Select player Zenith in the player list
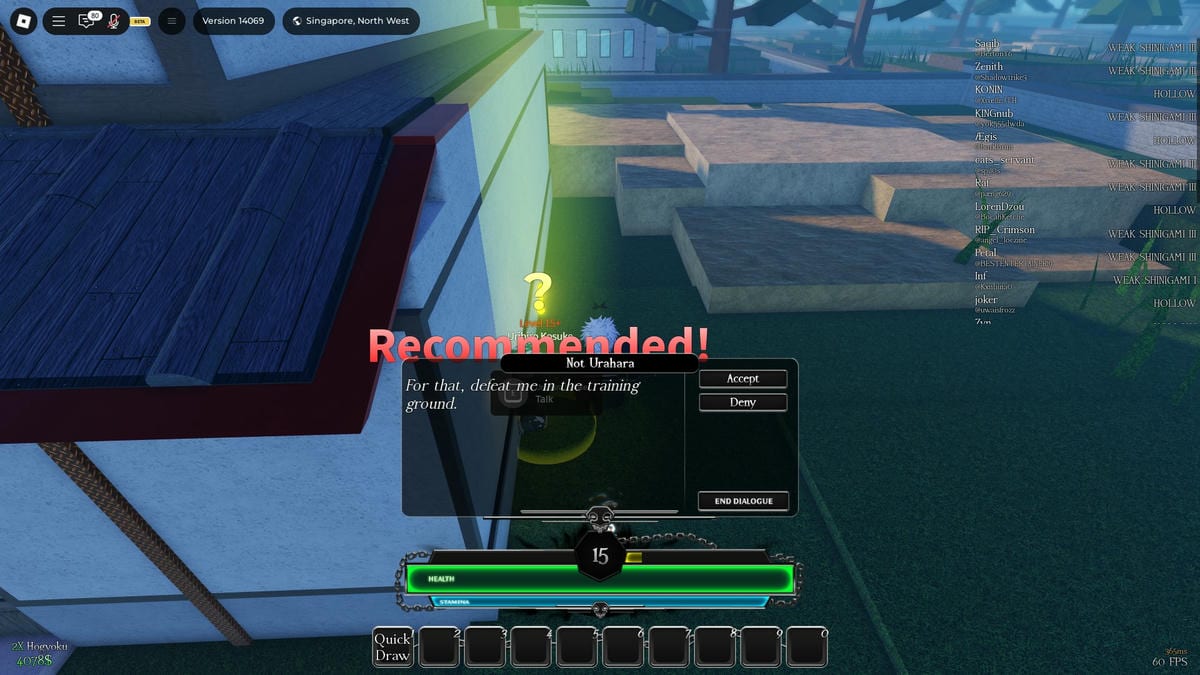The height and width of the screenshot is (675, 1200). (x=989, y=67)
